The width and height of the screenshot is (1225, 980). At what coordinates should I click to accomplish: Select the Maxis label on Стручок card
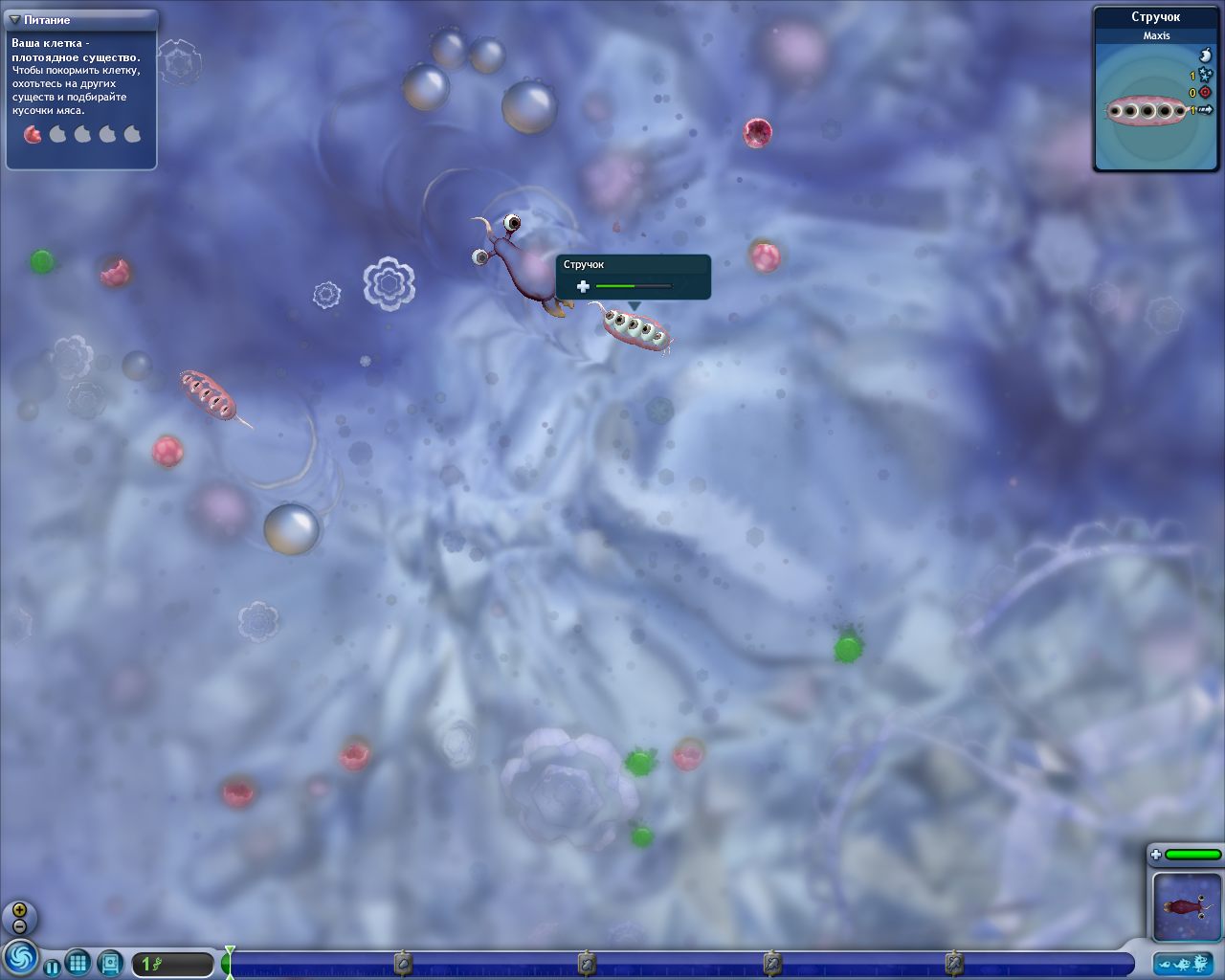(x=1157, y=35)
